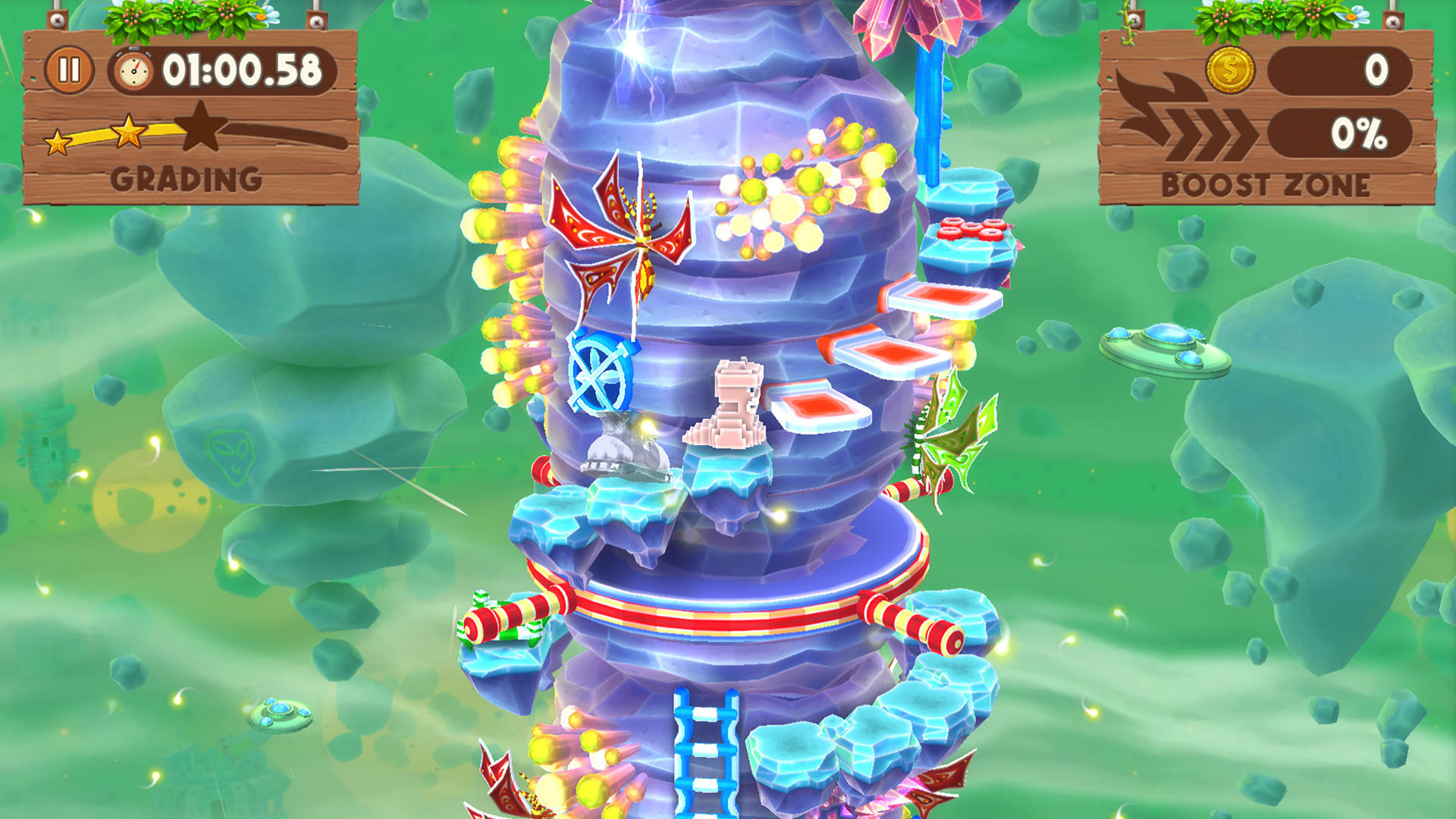Click the GRADING sign label
Image resolution: width=1456 pixels, height=819 pixels.
pyautogui.click(x=186, y=180)
